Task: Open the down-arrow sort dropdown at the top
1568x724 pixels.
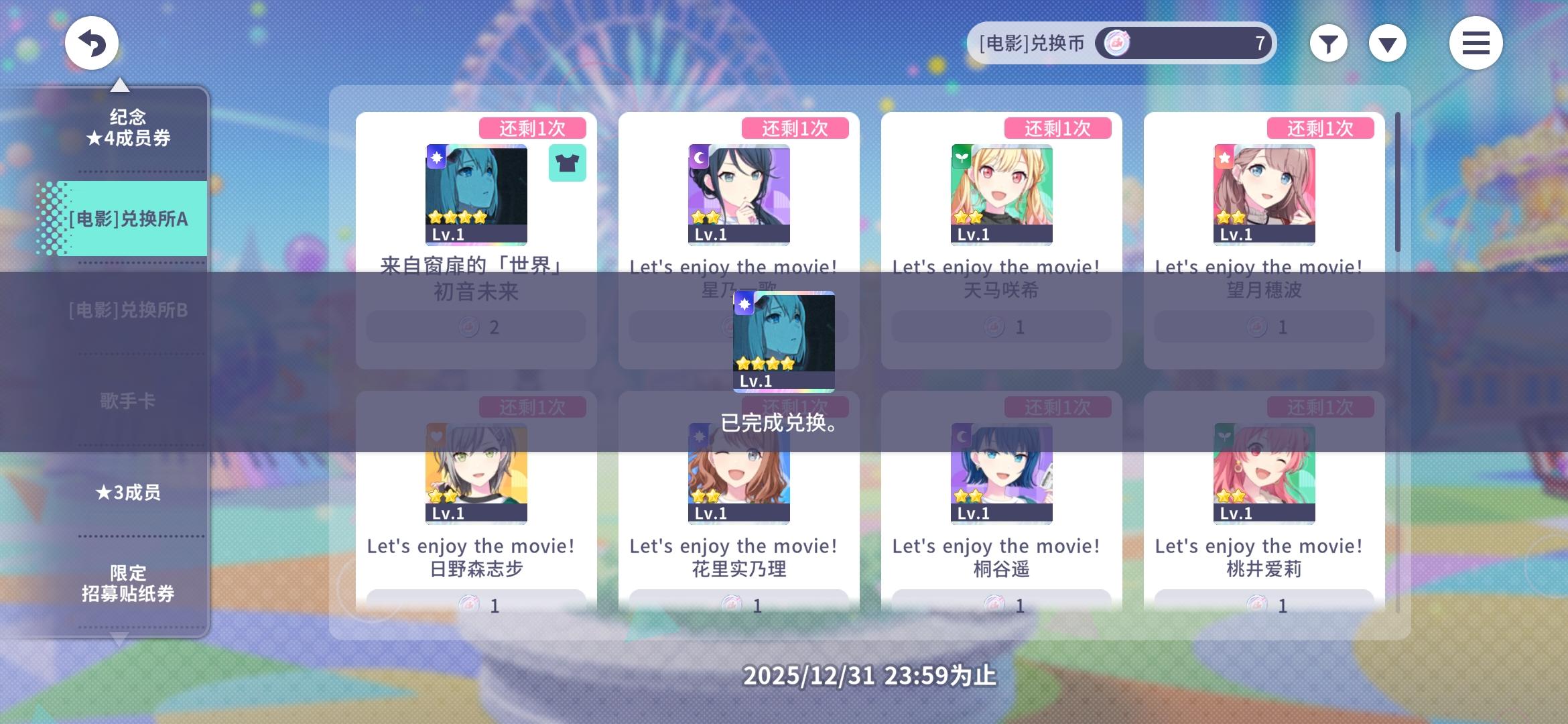Action: (x=1387, y=42)
